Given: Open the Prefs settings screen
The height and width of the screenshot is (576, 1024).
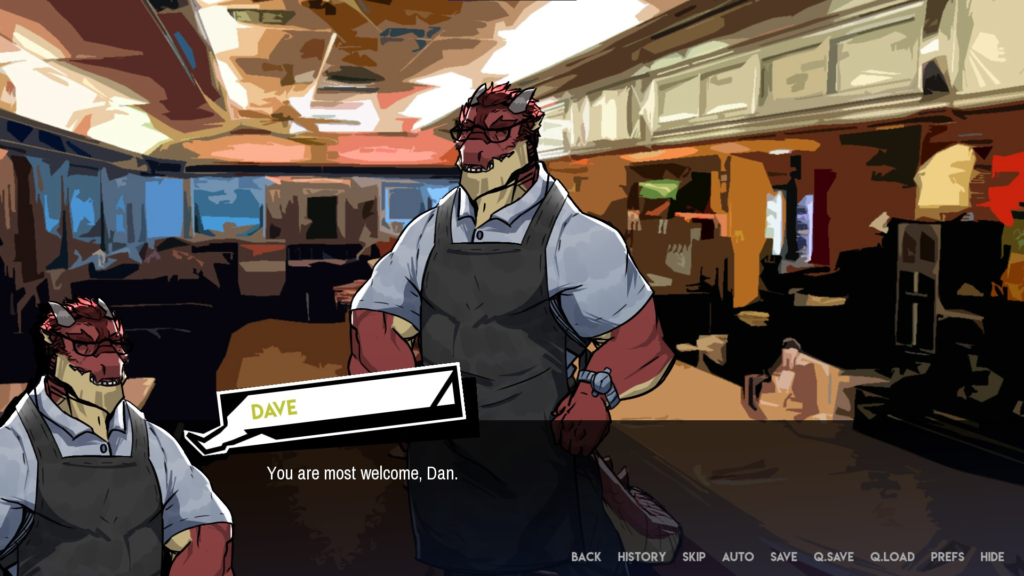Looking at the screenshot, I should click(x=947, y=557).
